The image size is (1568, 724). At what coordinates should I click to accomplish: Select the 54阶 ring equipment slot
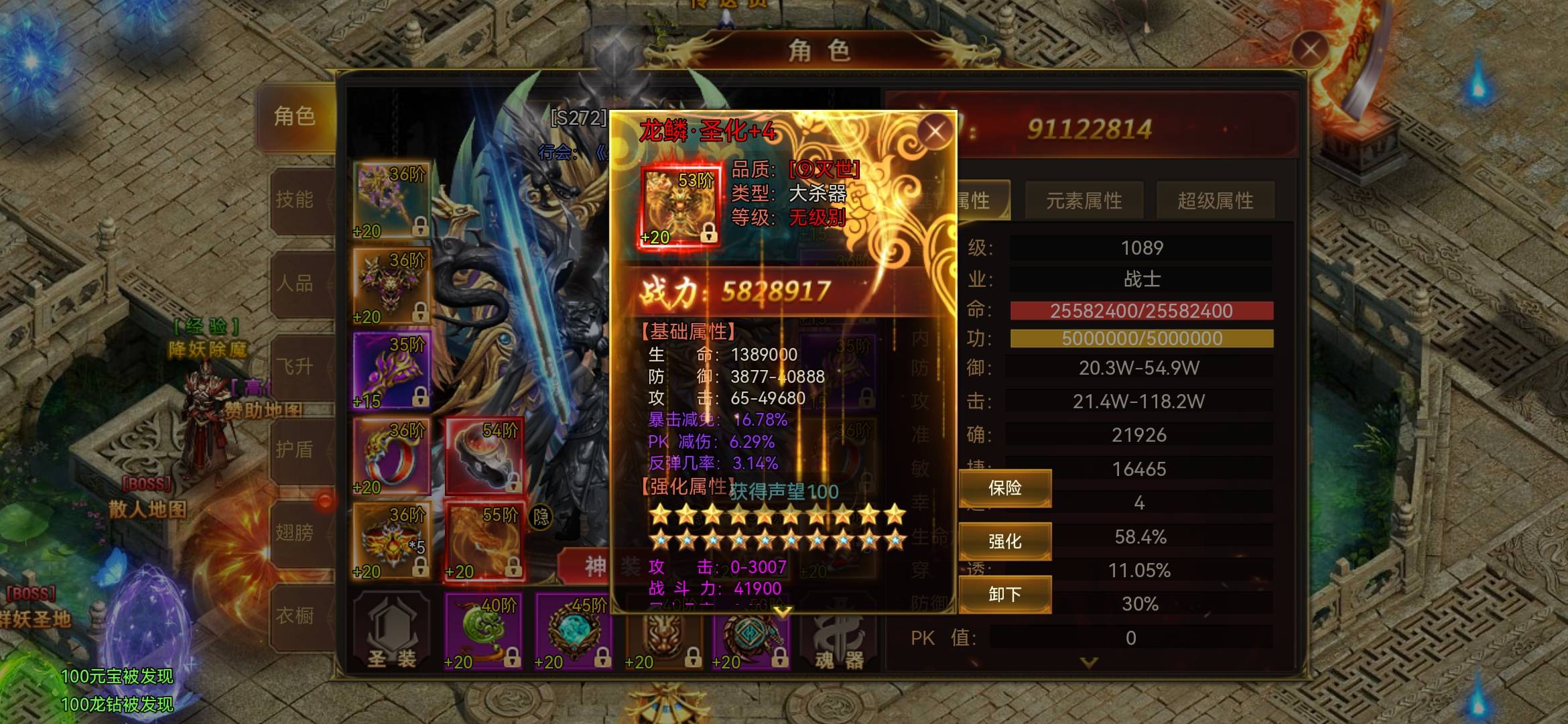pyautogui.click(x=484, y=456)
